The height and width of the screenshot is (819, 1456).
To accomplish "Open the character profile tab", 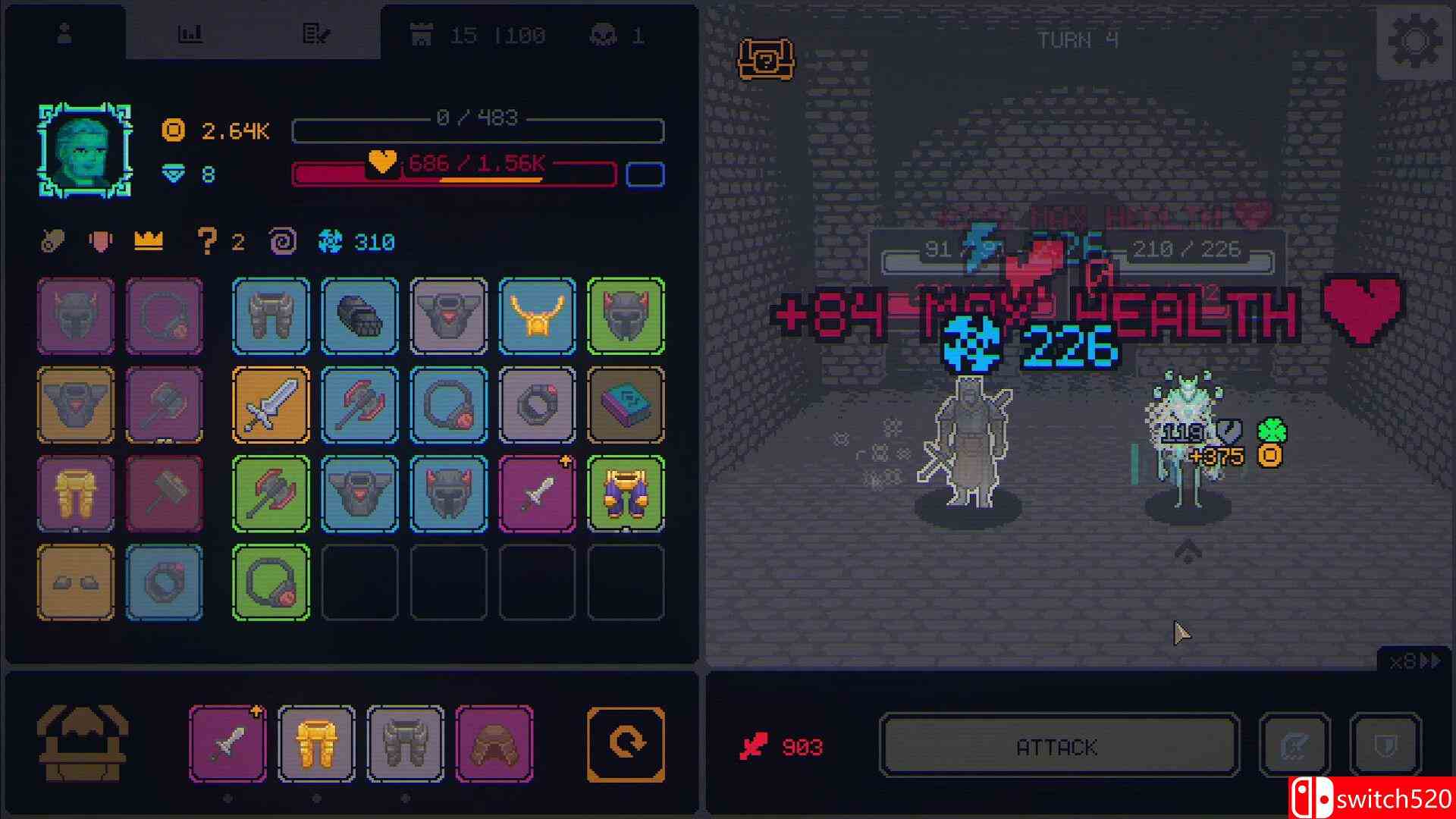I will [65, 32].
